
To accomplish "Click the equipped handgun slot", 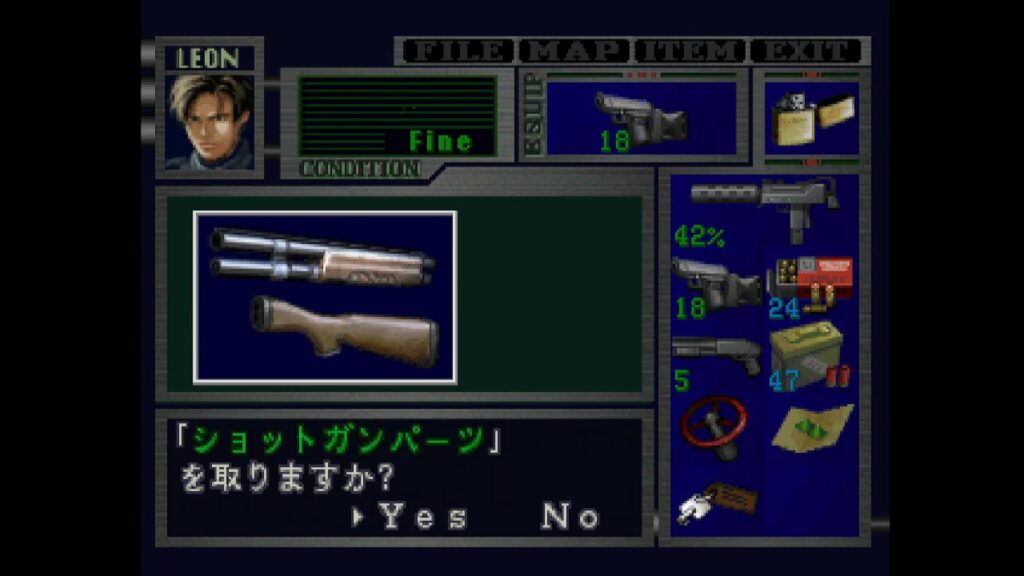I will (x=640, y=119).
